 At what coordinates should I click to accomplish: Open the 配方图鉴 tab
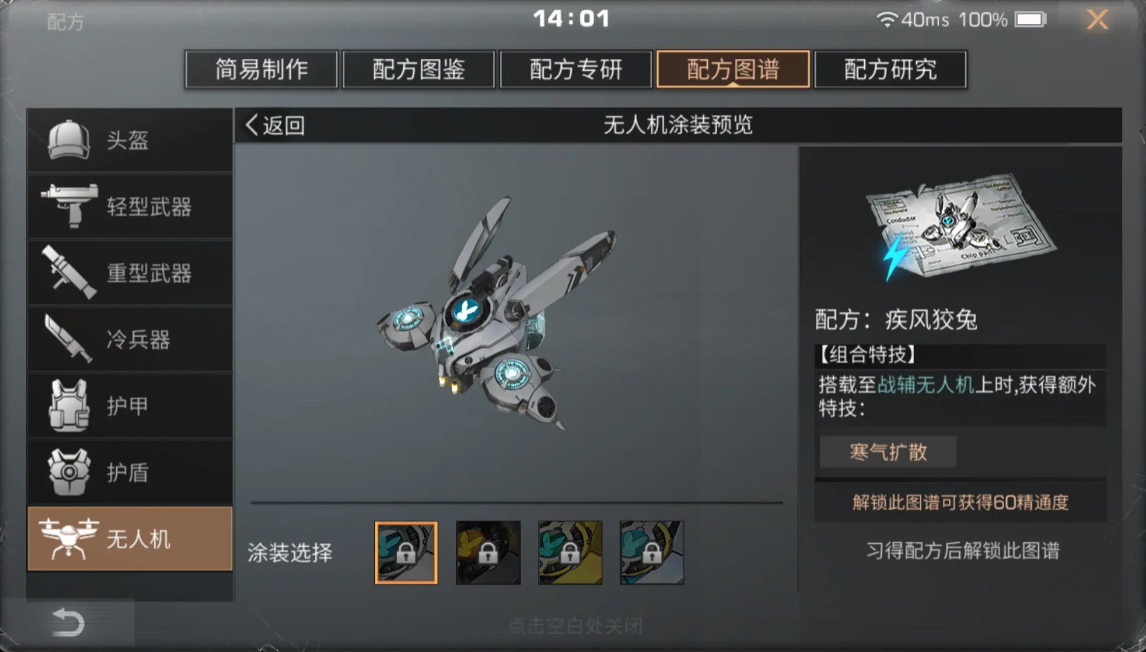419,70
